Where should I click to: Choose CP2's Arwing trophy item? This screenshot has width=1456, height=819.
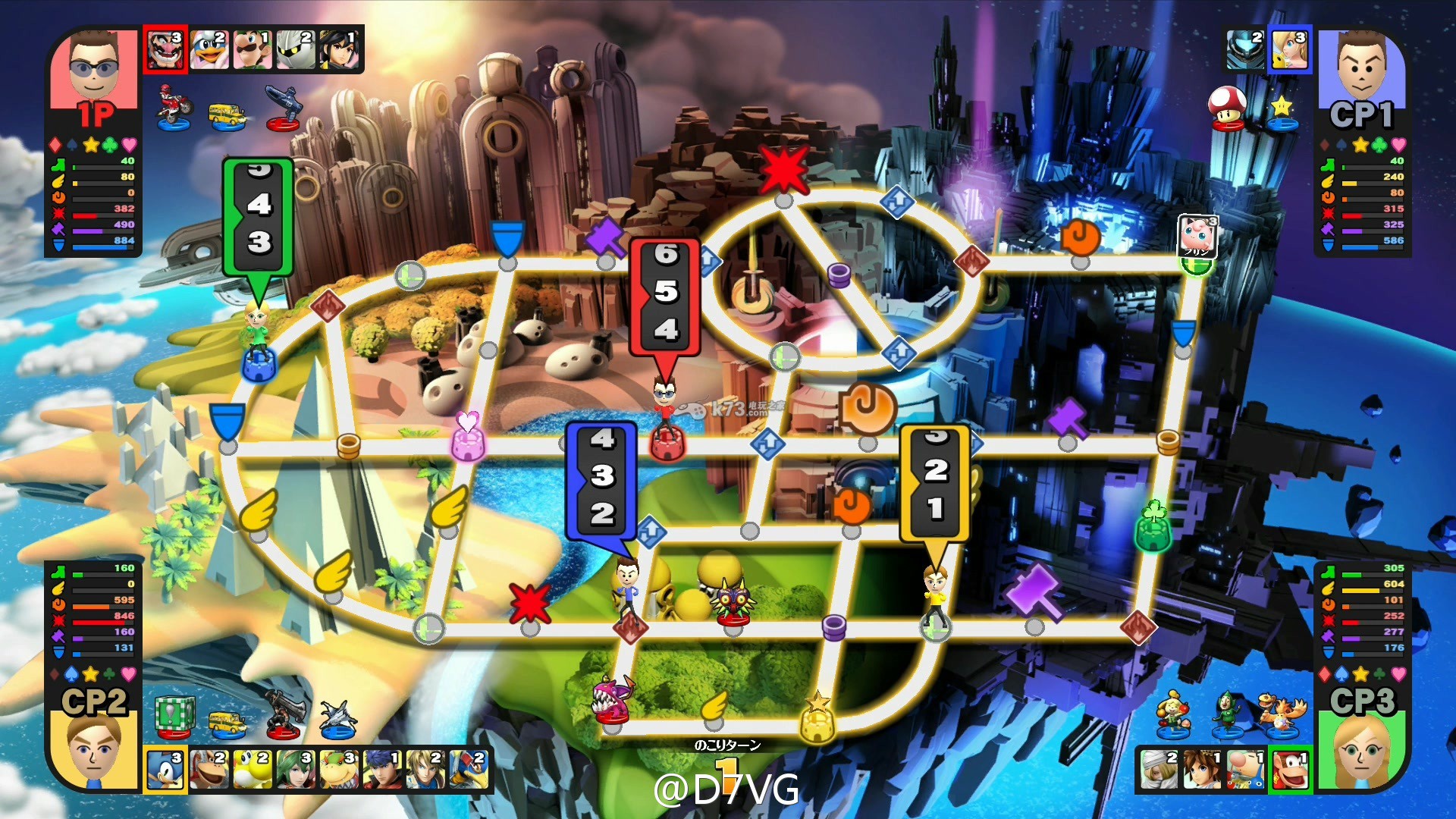(x=337, y=718)
